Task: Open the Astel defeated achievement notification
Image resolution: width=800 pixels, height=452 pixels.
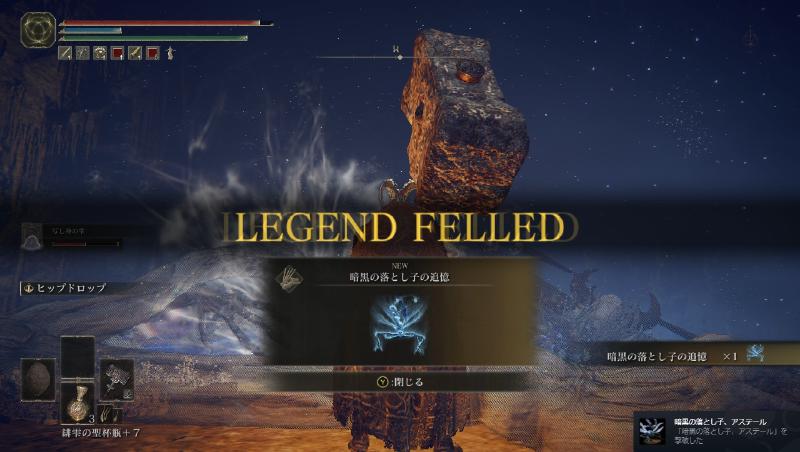Action: click(x=714, y=430)
